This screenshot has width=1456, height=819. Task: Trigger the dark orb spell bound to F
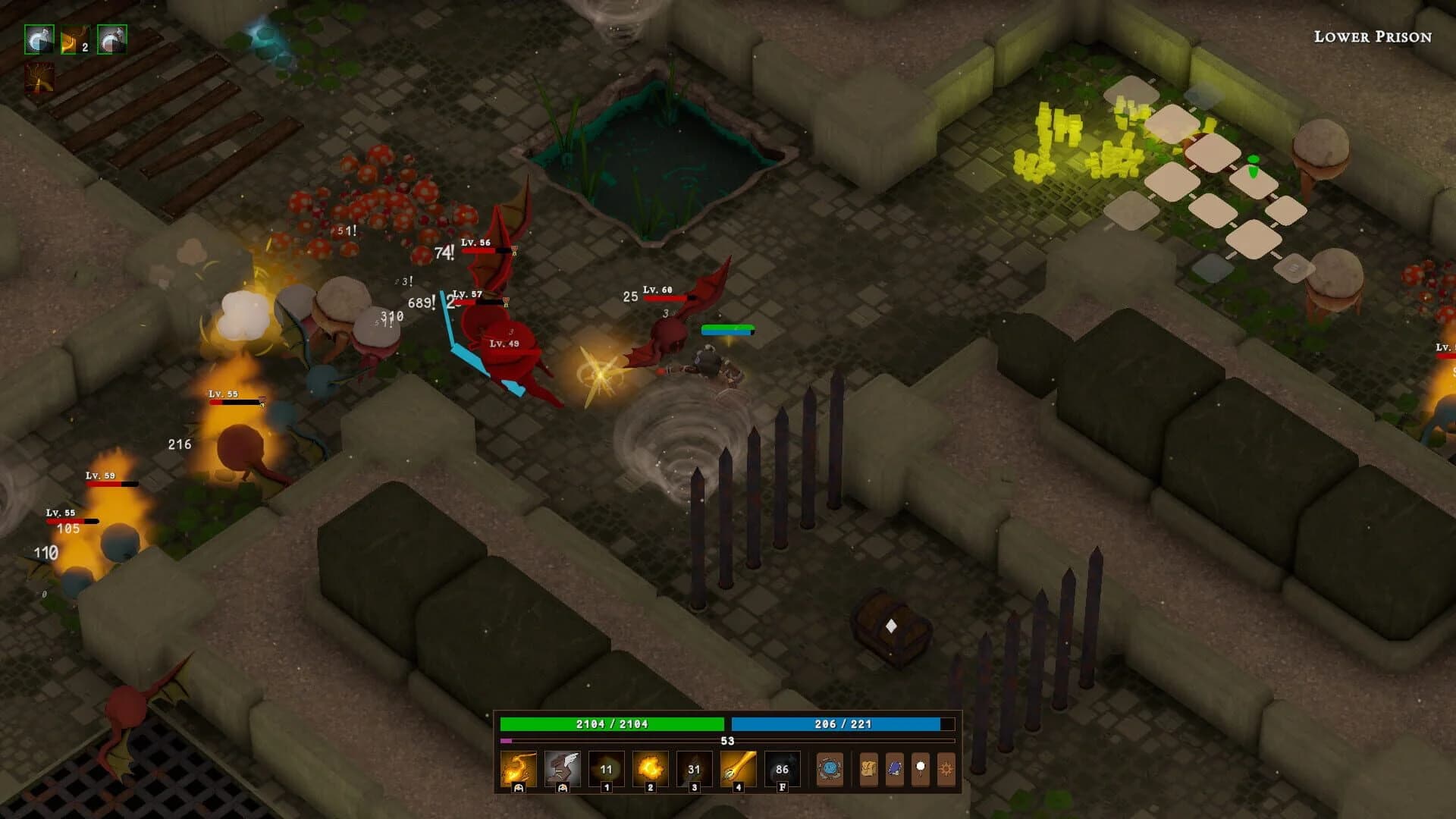pyautogui.click(x=783, y=768)
